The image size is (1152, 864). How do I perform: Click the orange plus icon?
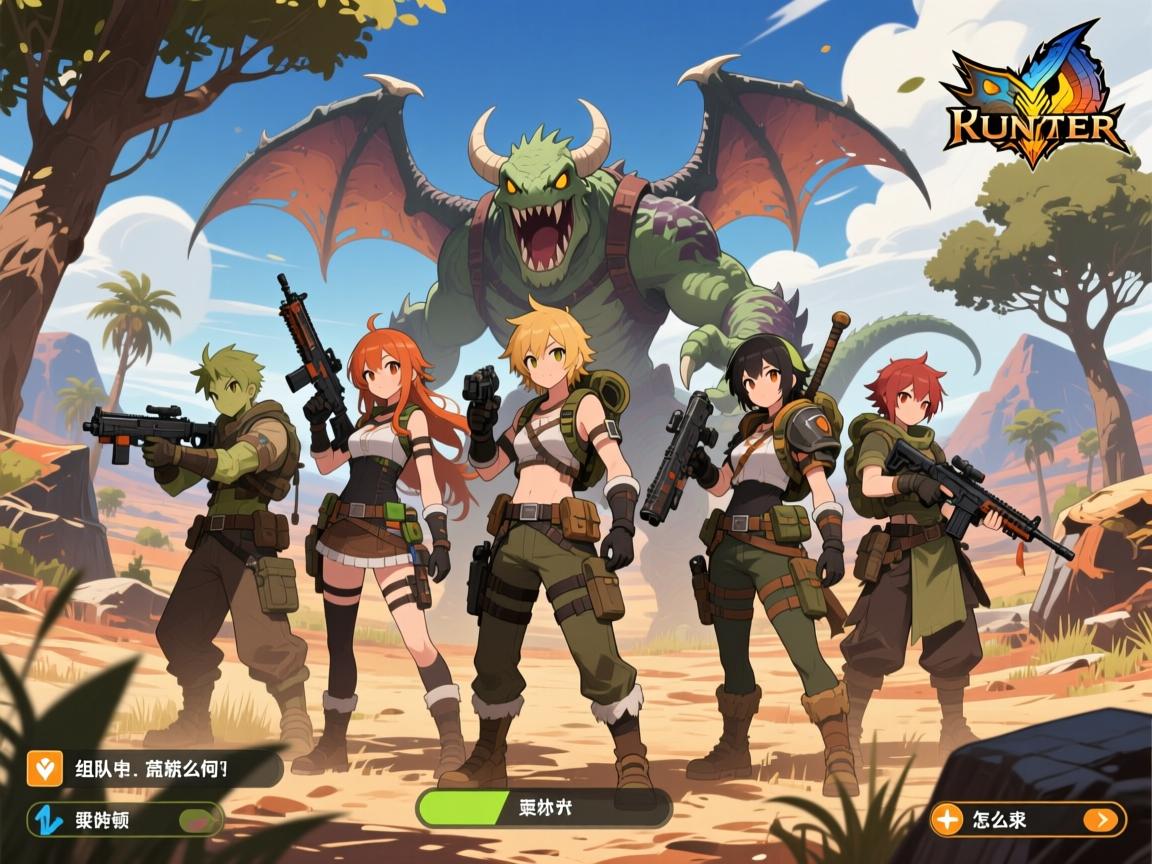tap(946, 820)
